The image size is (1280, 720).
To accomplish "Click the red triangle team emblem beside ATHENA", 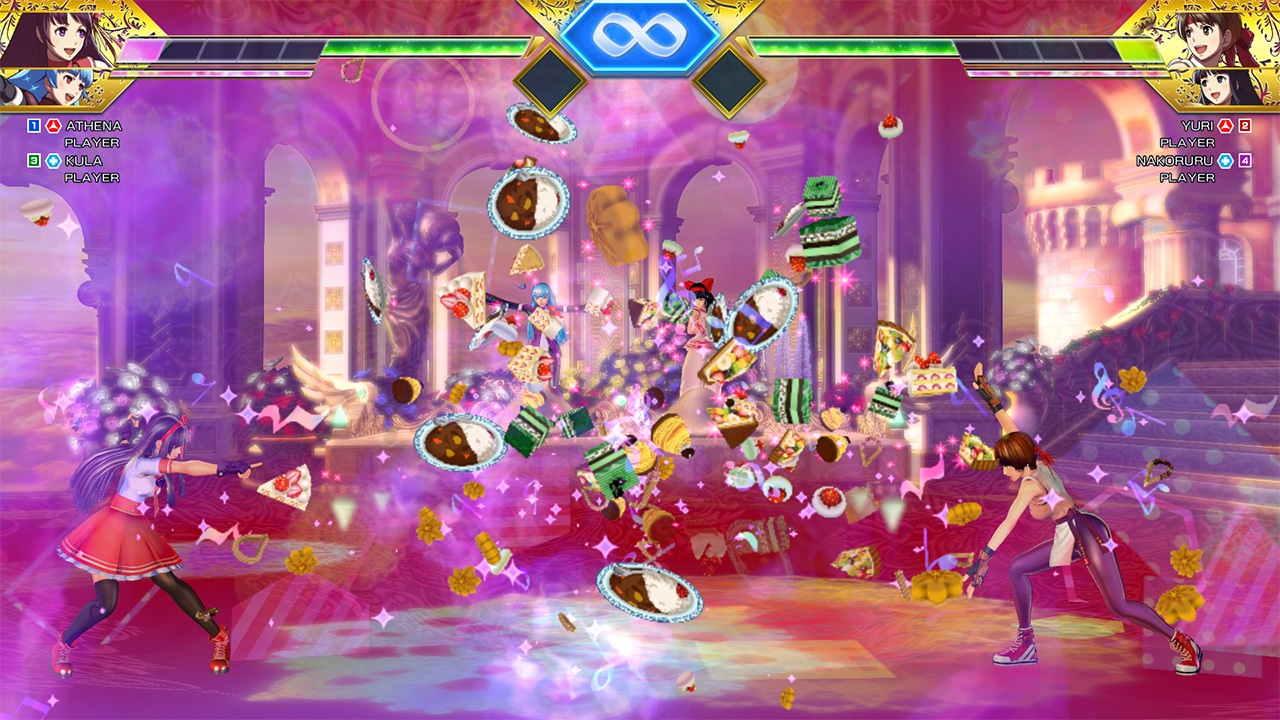I will [x=52, y=126].
